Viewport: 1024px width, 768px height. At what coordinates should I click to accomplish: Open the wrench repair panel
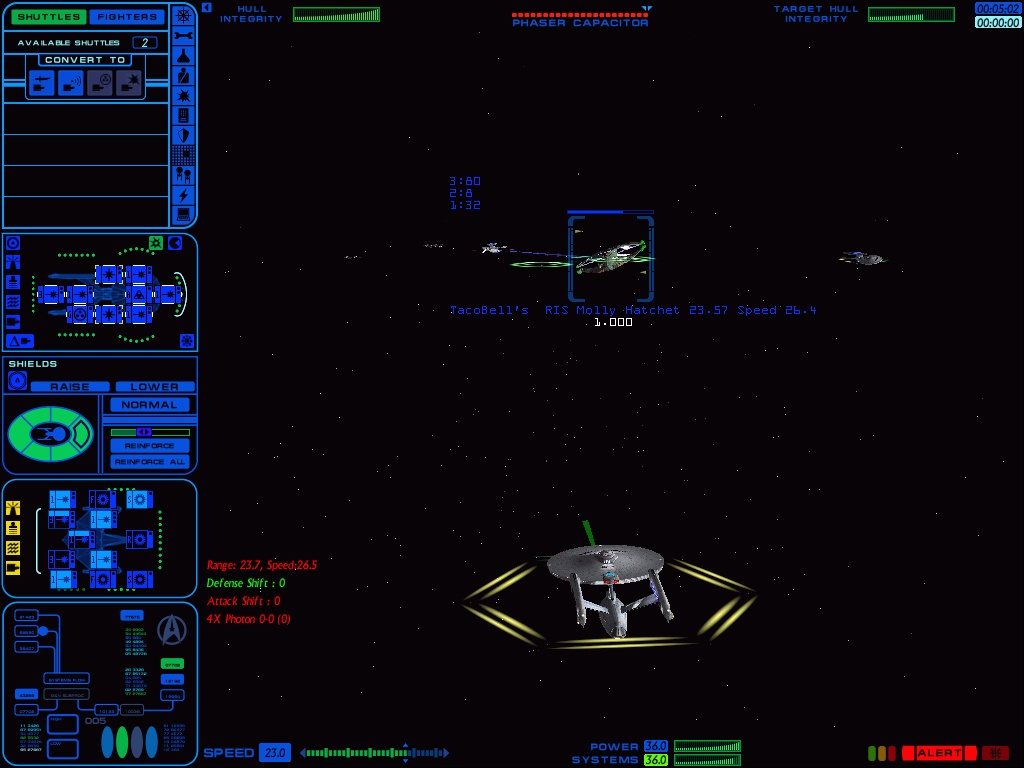pyautogui.click(x=183, y=35)
